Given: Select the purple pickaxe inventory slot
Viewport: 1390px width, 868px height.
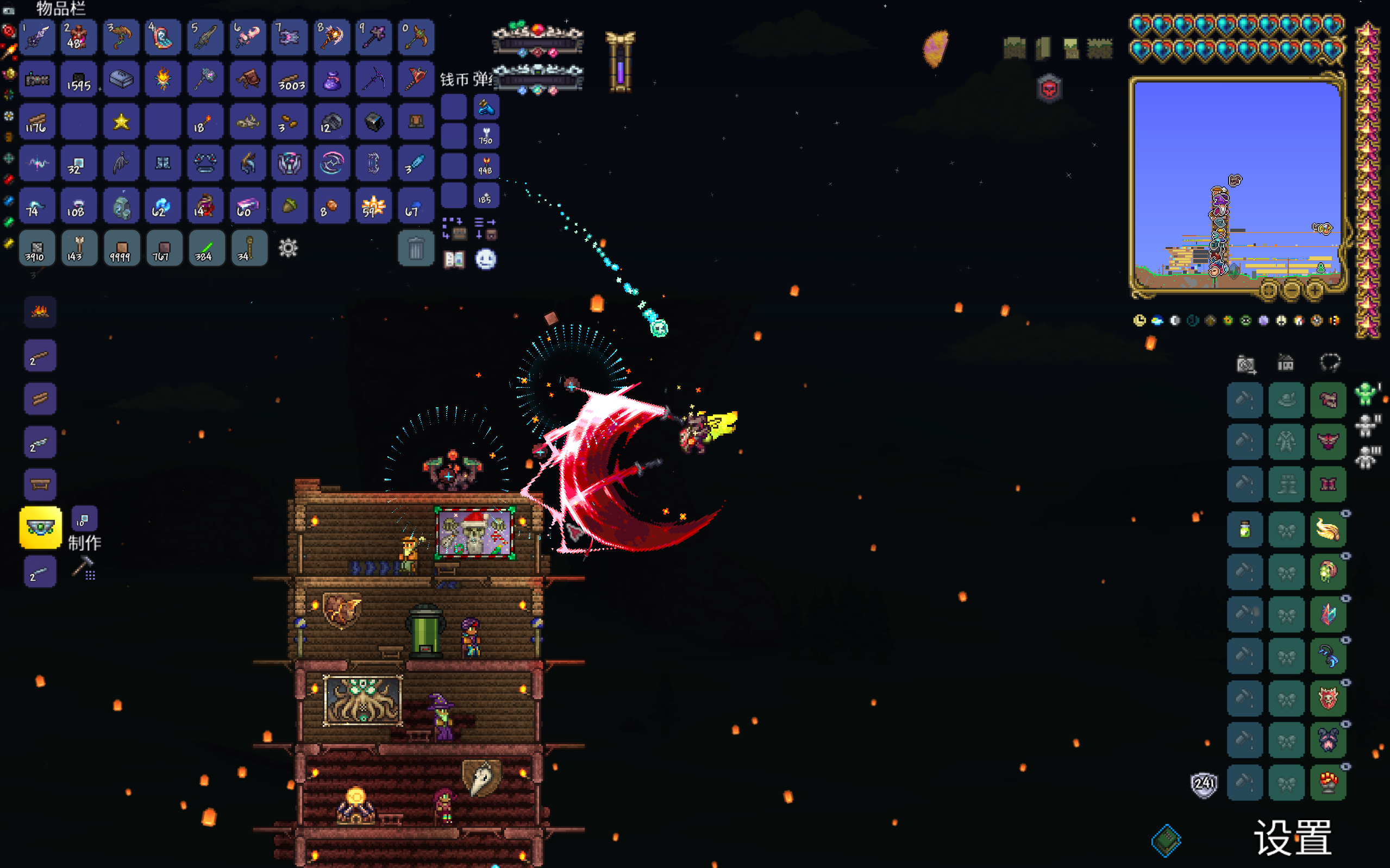Looking at the screenshot, I should tap(373, 79).
